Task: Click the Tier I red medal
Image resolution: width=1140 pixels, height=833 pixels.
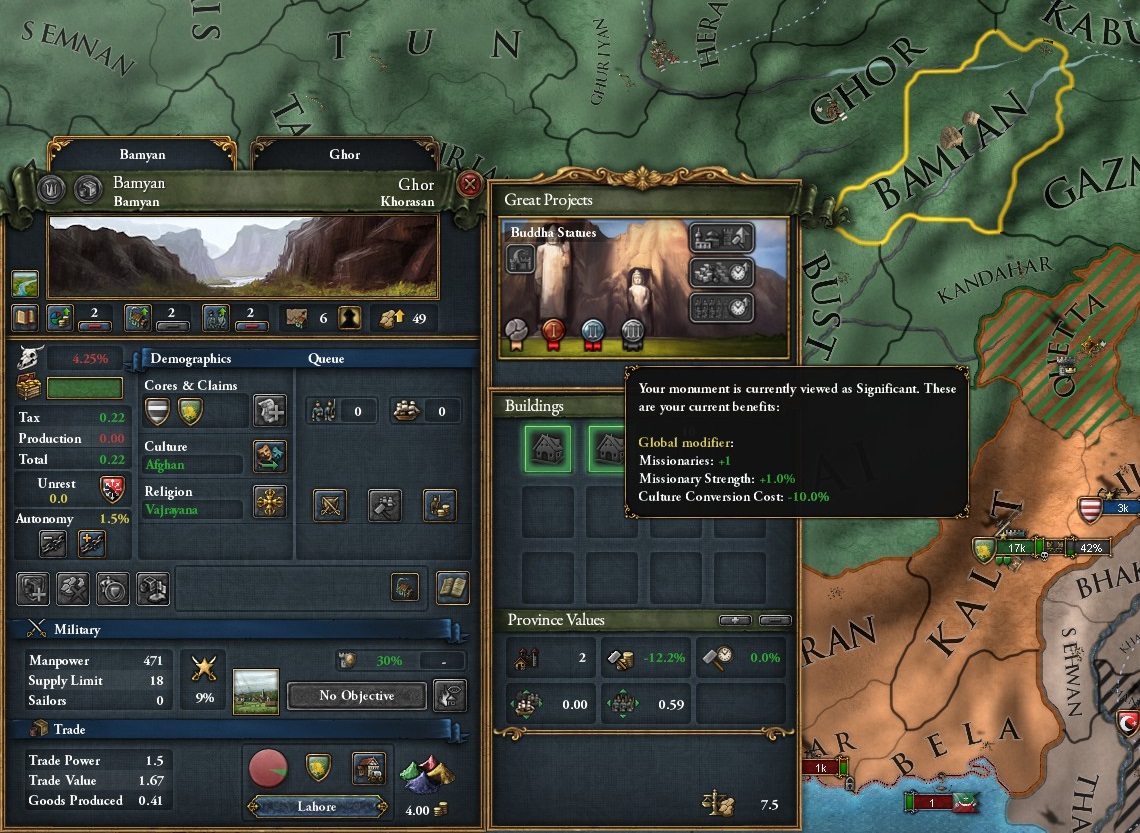Action: [x=554, y=332]
